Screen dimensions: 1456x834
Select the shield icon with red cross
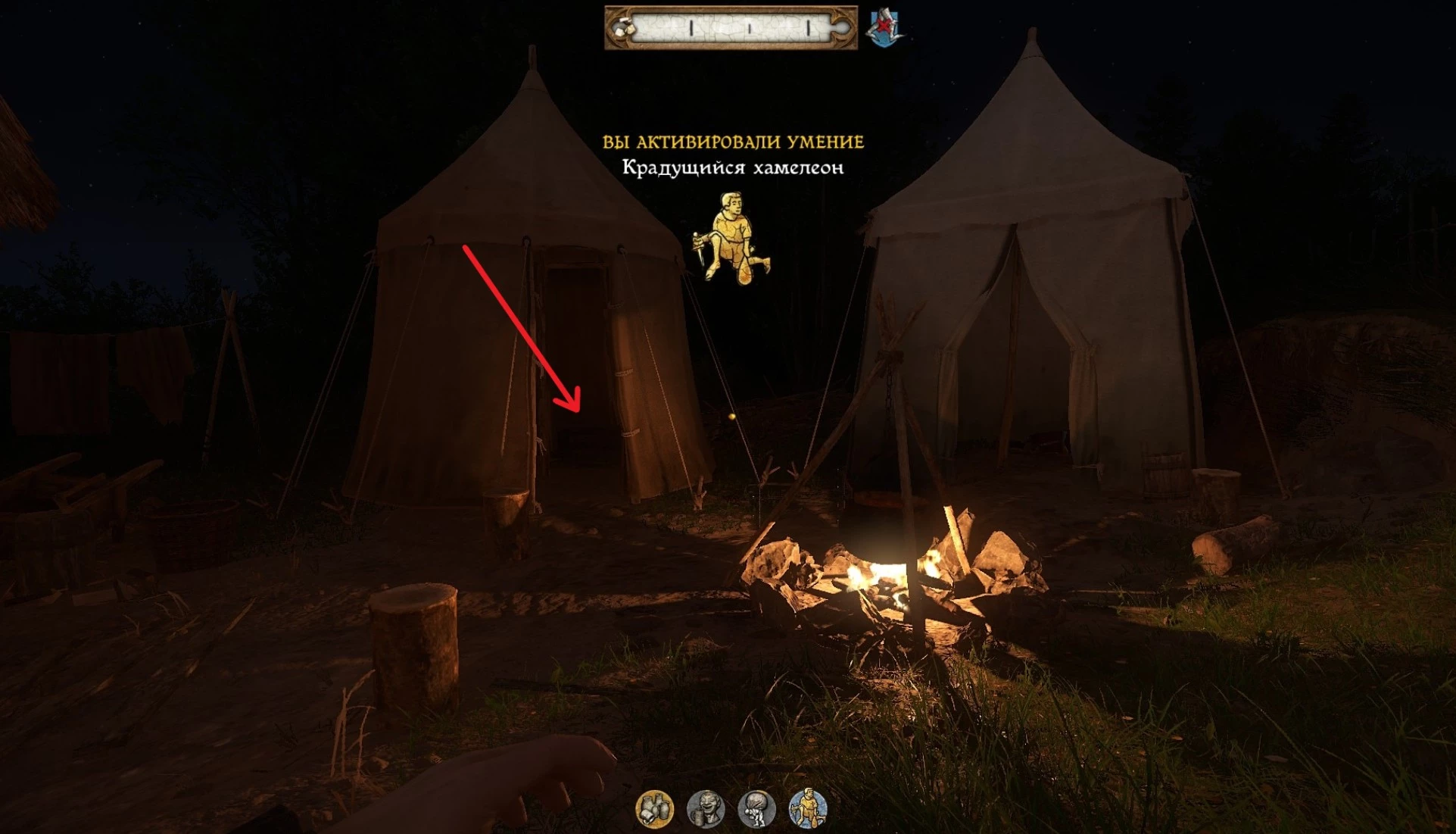point(884,28)
